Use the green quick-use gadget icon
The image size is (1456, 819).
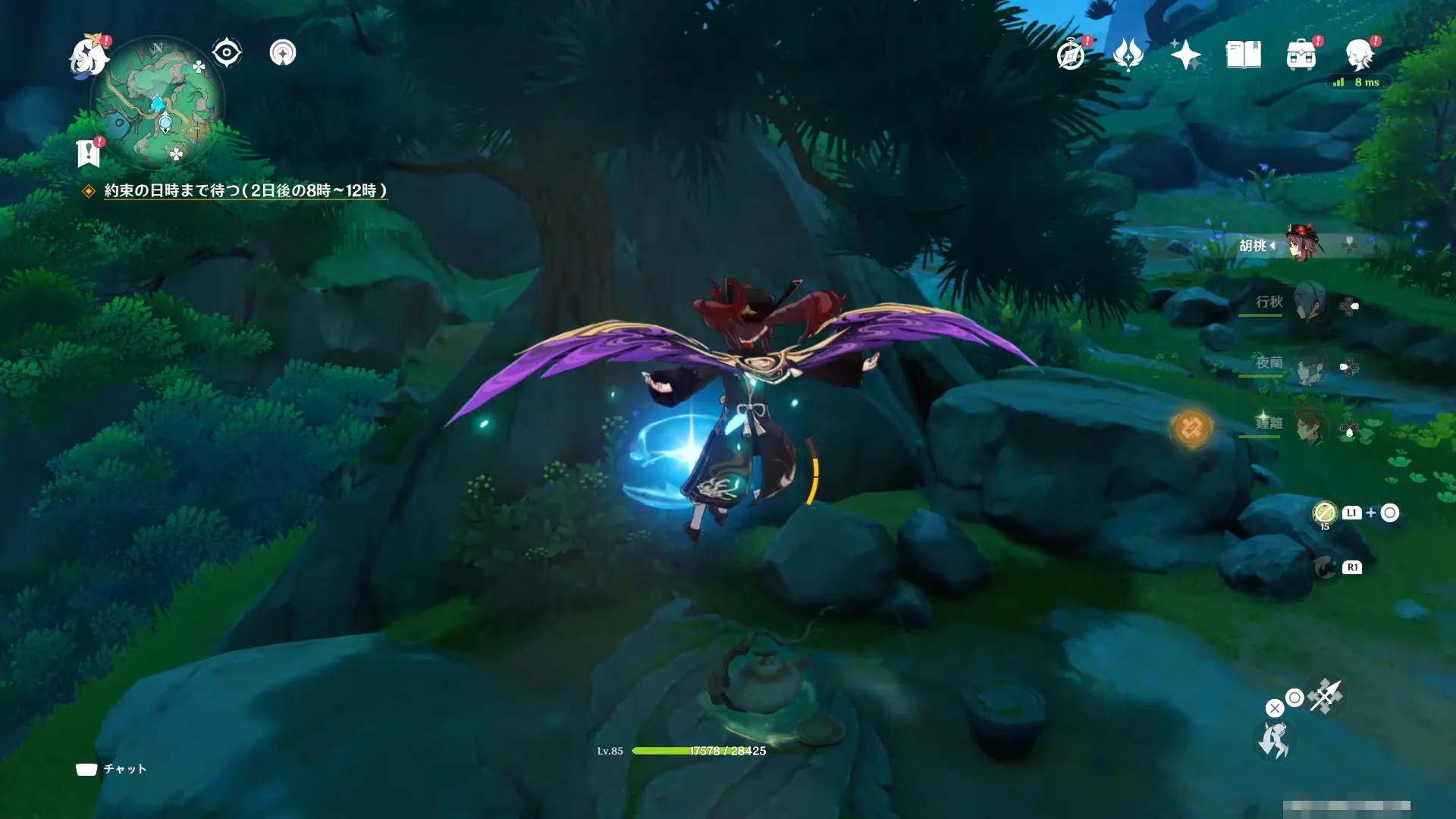coord(1324,513)
